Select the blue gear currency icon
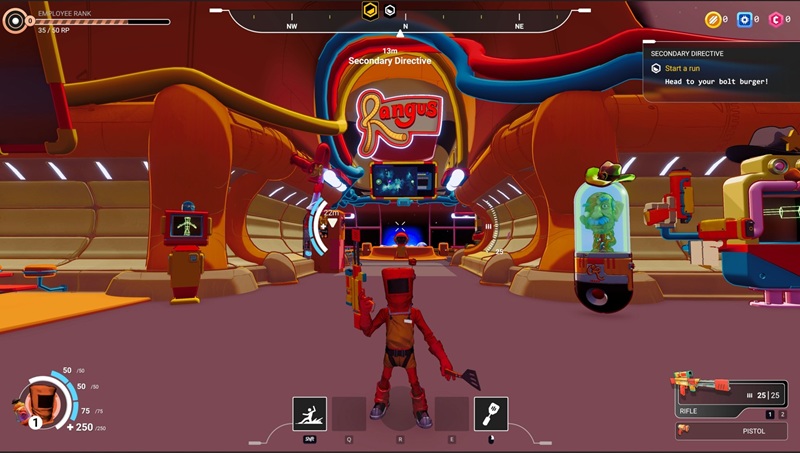 click(744, 19)
